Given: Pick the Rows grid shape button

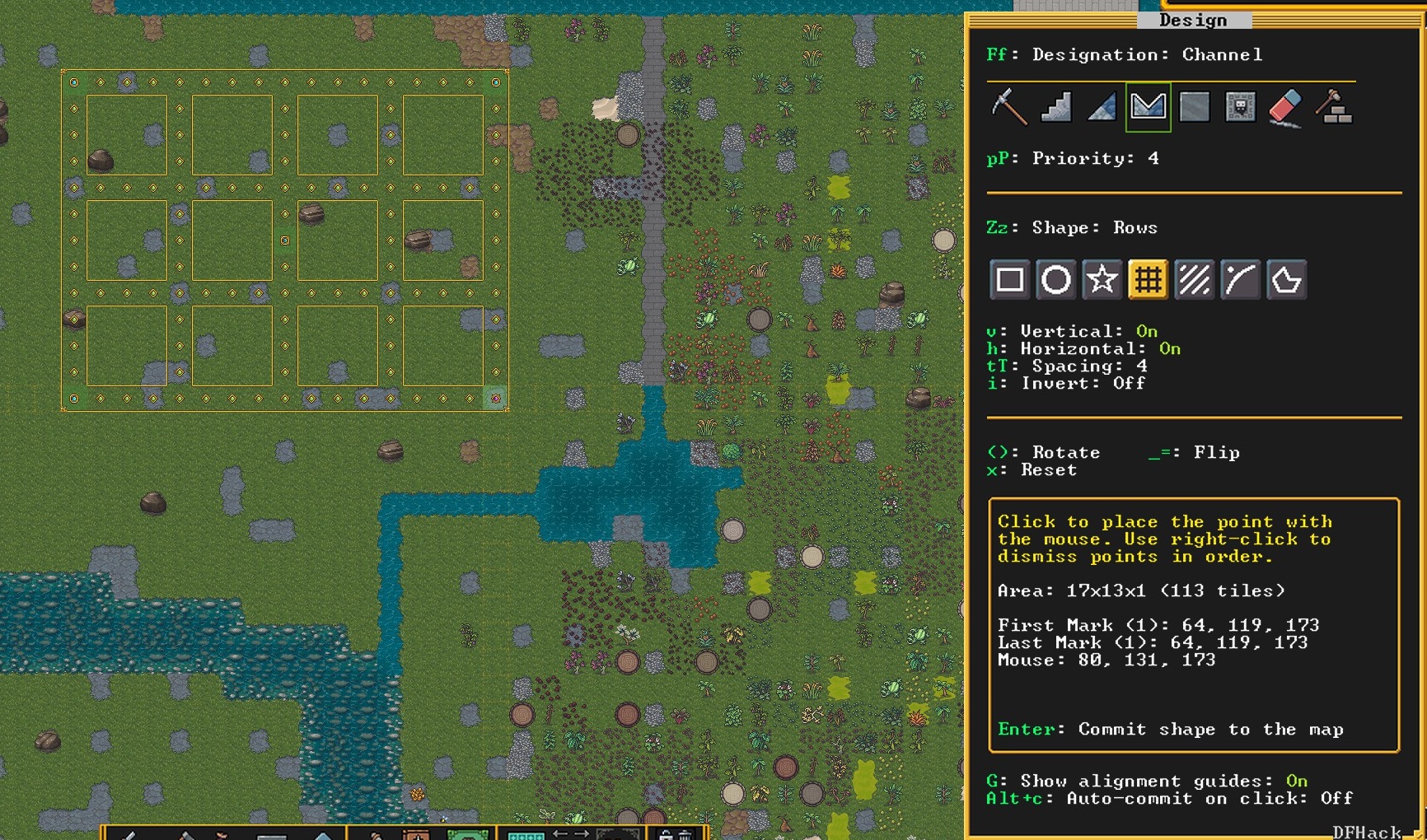Looking at the screenshot, I should point(1149,280).
